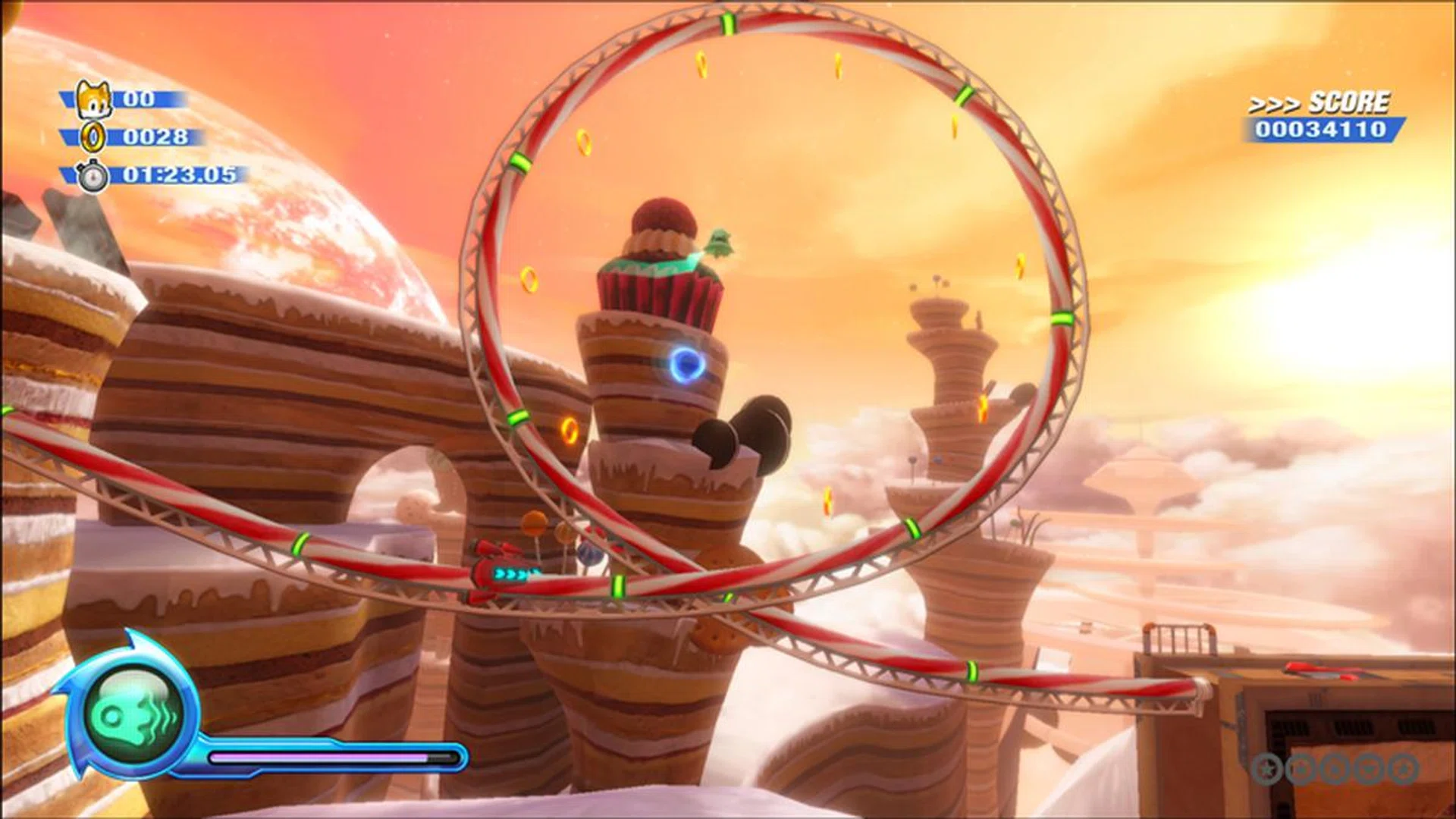Select the first star medal indicator
Viewport: 1456px width, 819px height.
(1267, 768)
